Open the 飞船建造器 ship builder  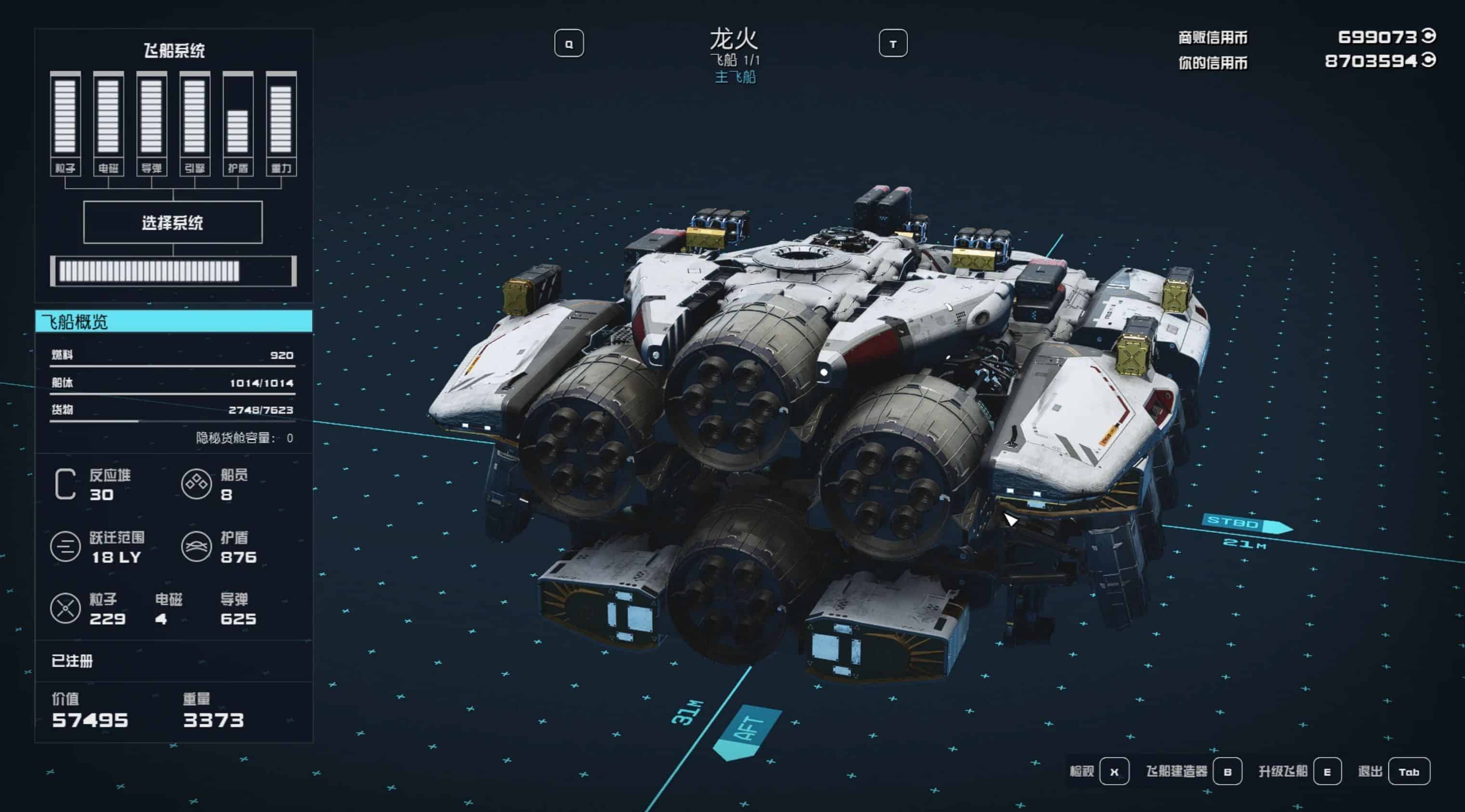[1227, 772]
